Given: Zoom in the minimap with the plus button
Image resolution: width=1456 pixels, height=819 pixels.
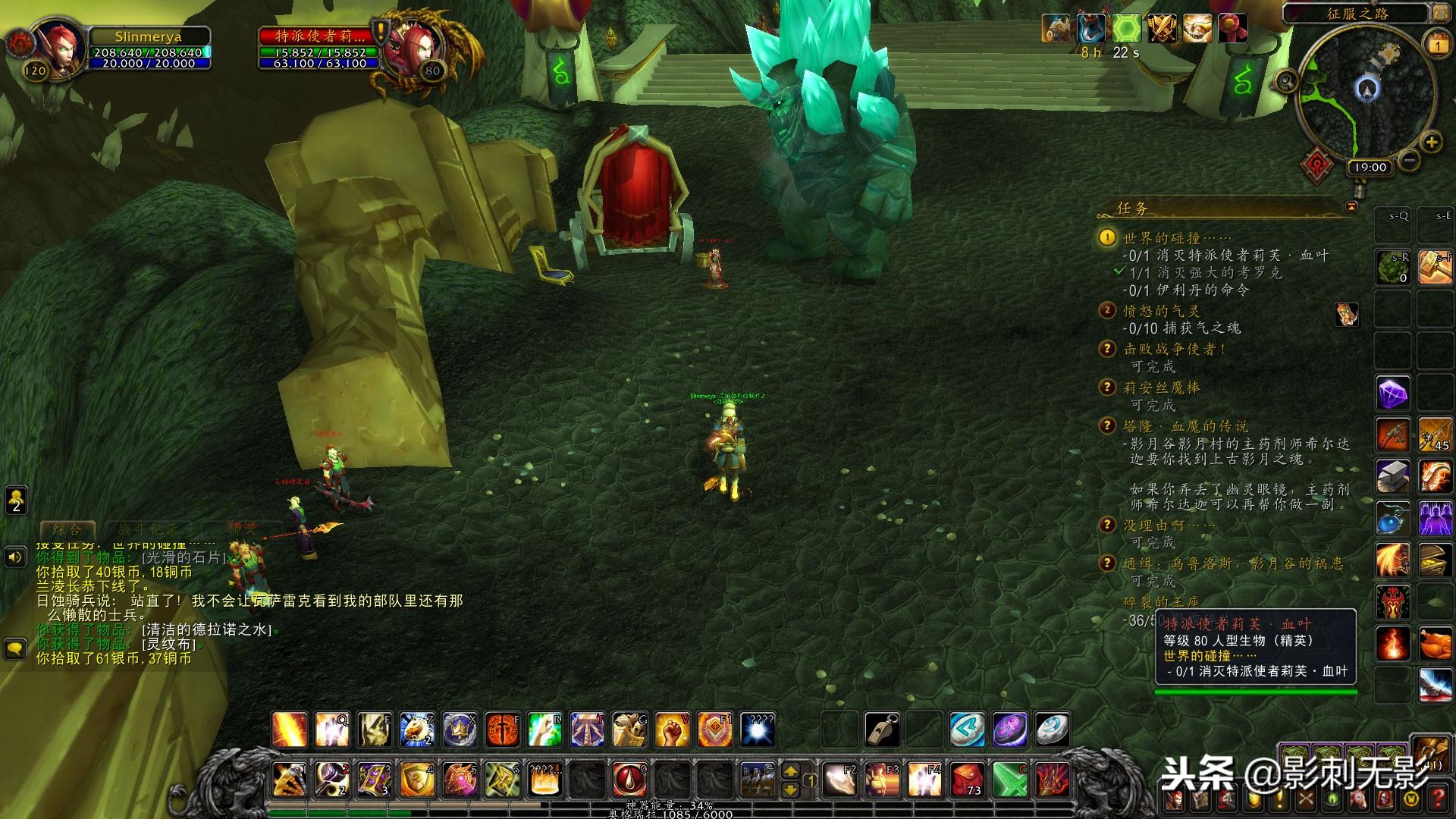Looking at the screenshot, I should 1431,142.
